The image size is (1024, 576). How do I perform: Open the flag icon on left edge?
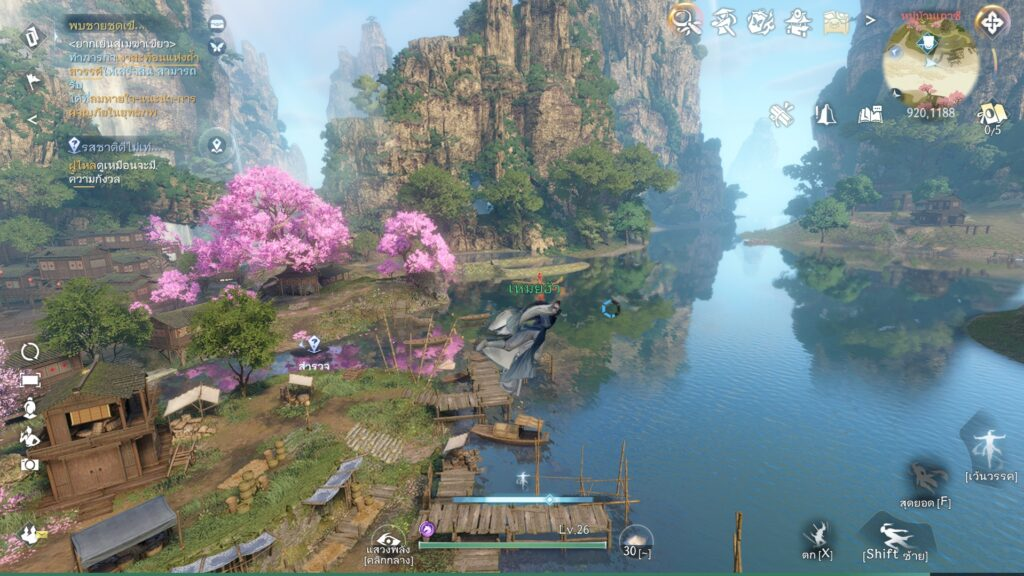click(32, 82)
